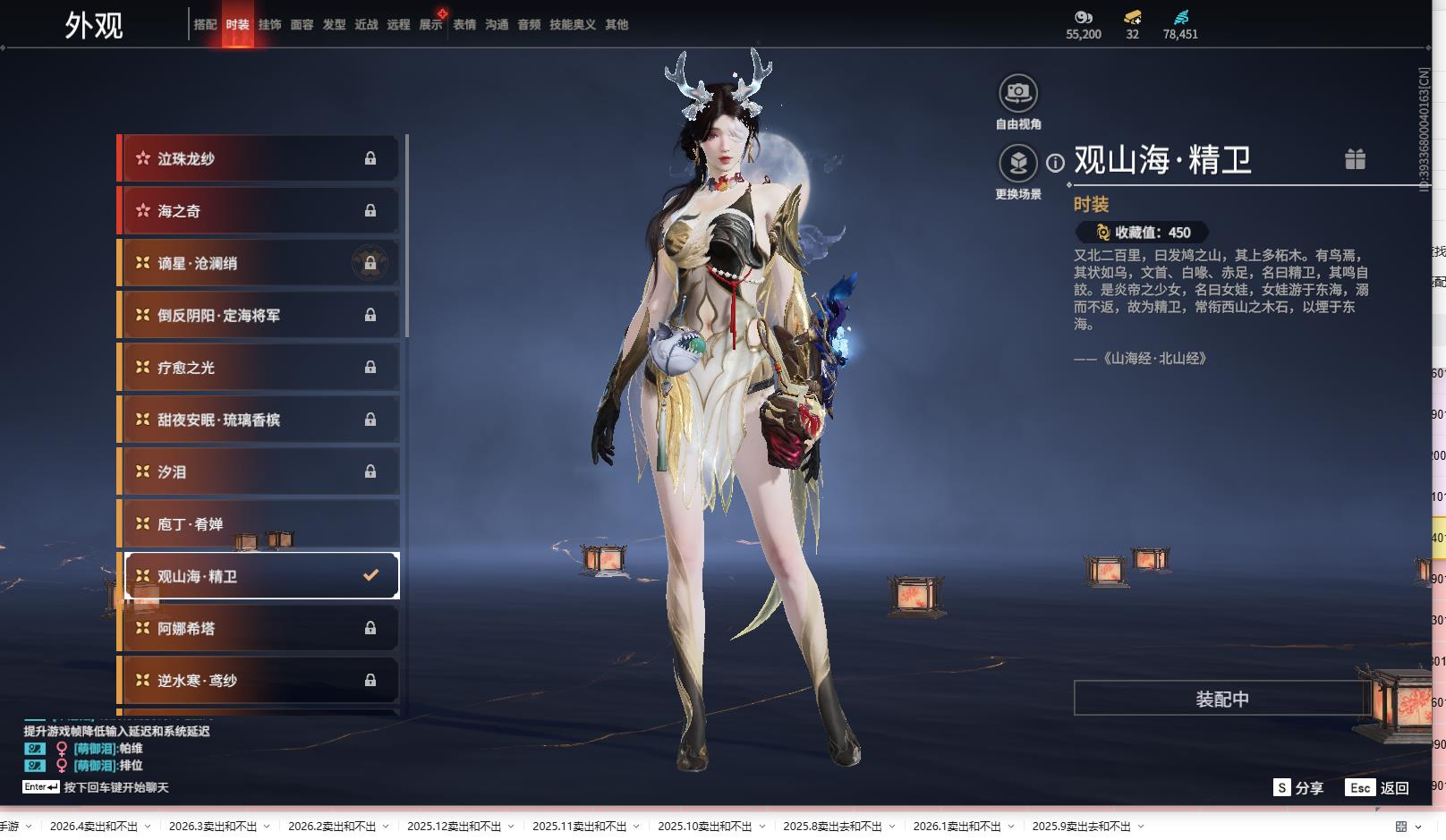Screen dimensions: 1446x840
Task: Click the 更换场景 scene change icon
Action: pos(1018,164)
